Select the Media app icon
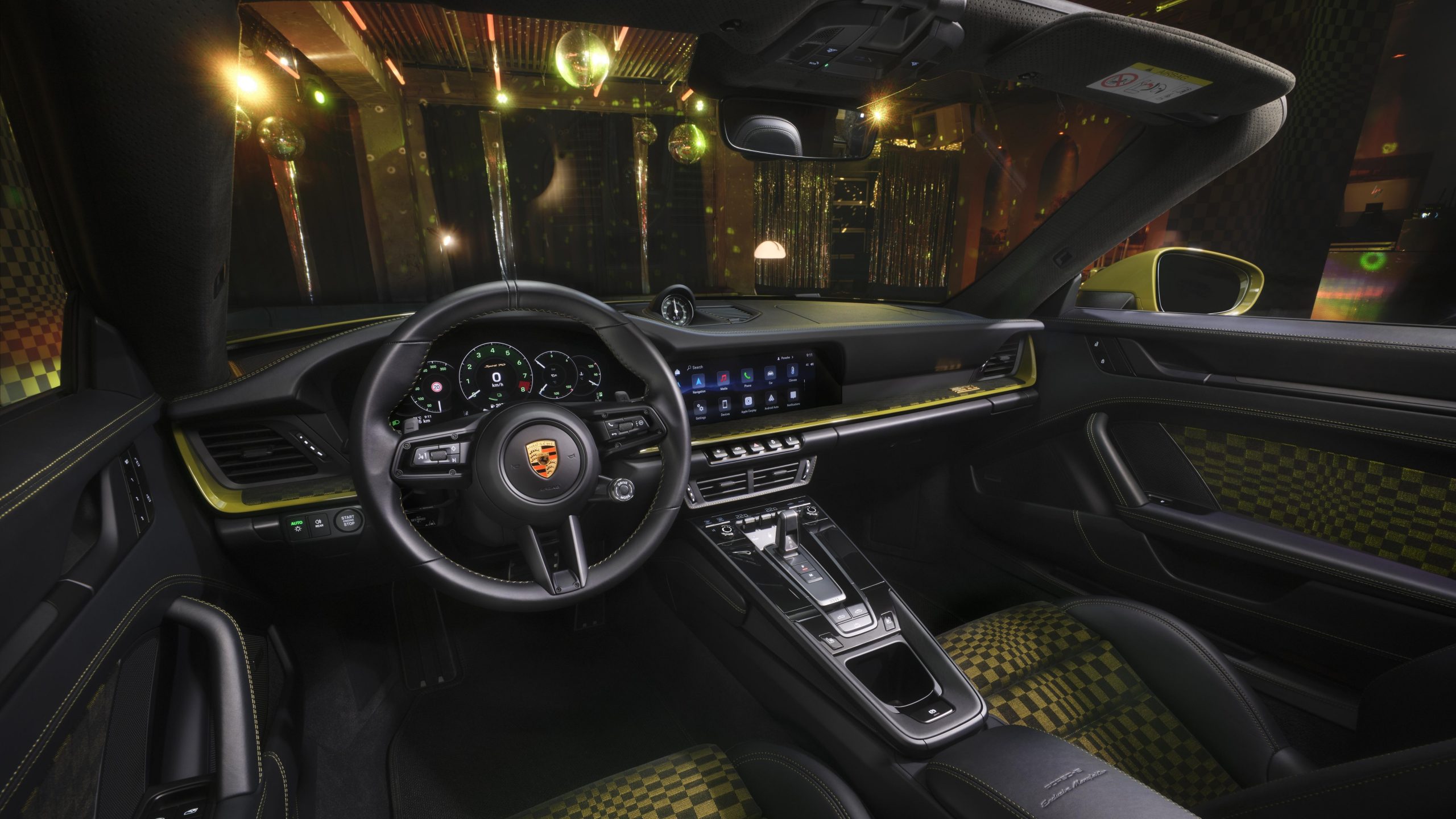This screenshot has height=819, width=1456. (723, 378)
